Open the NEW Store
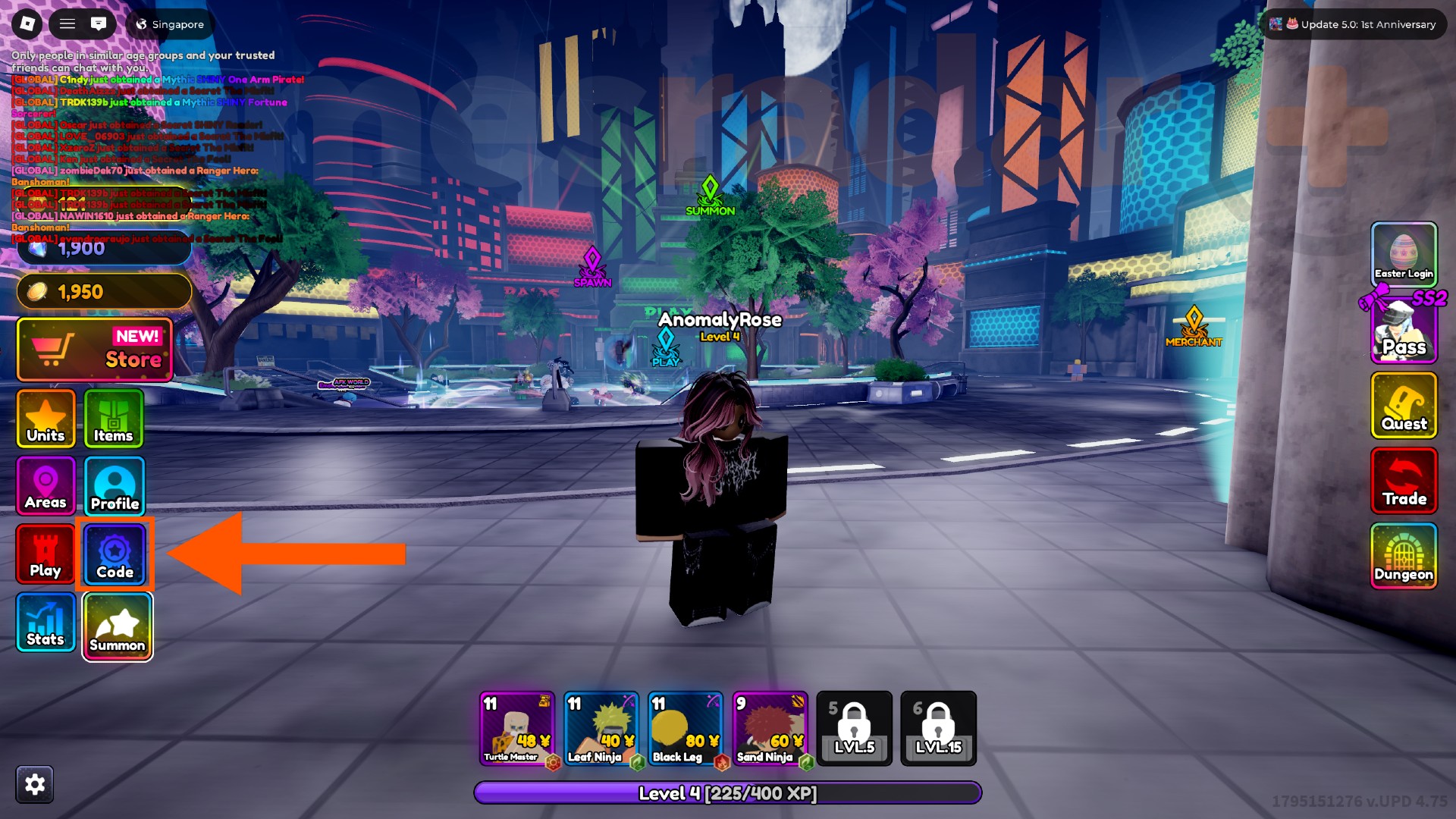 pos(93,349)
